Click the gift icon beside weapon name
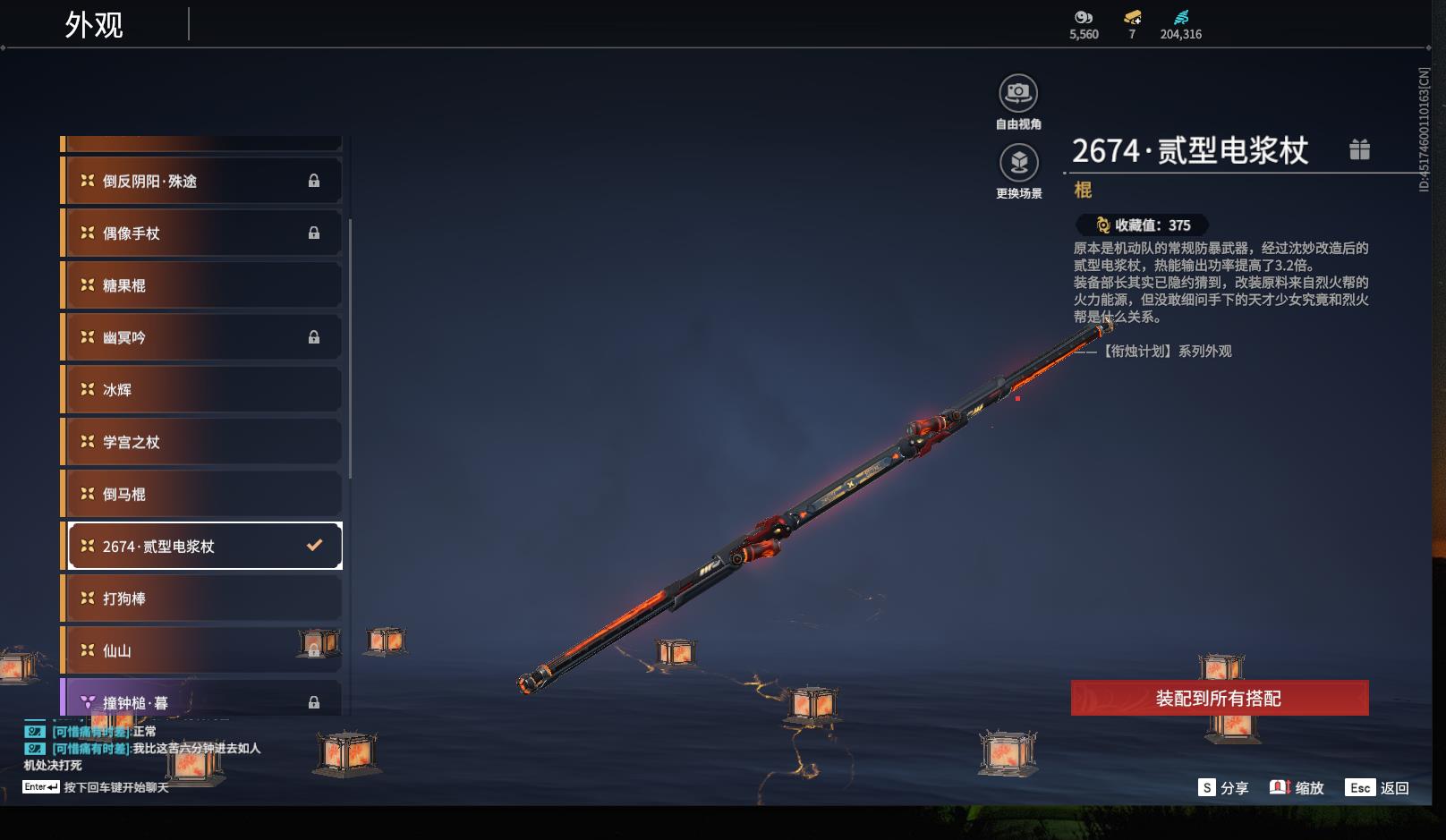The width and height of the screenshot is (1446, 840). click(1359, 149)
